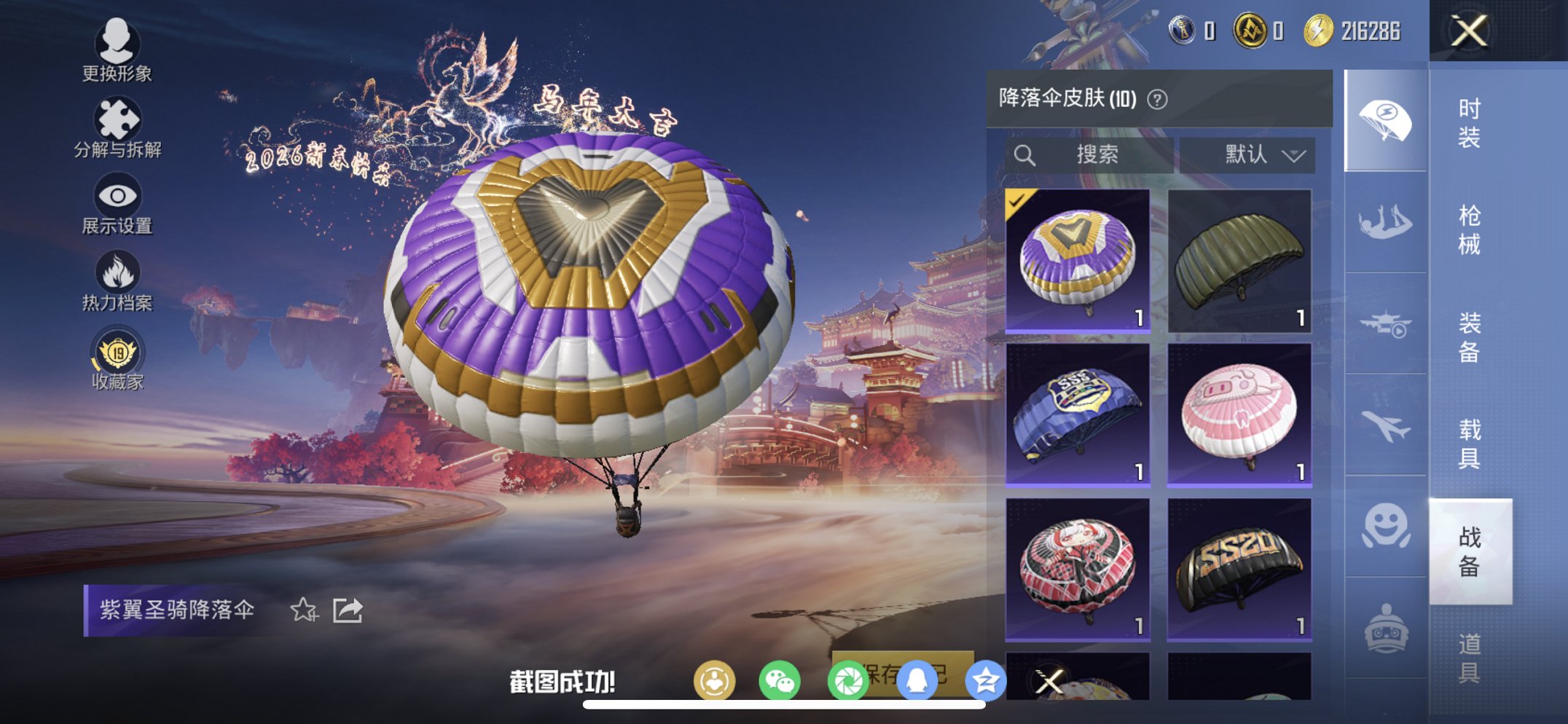Select the skydiving pose category icon
1568x724 pixels.
[1385, 219]
